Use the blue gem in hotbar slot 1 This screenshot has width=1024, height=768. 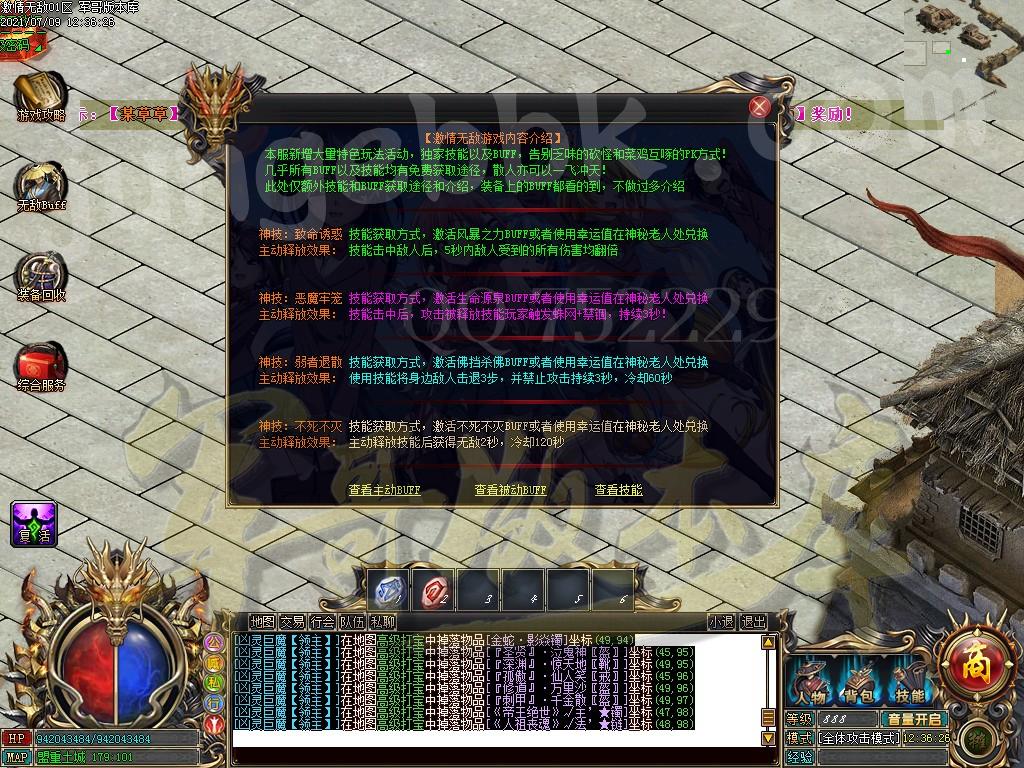390,590
